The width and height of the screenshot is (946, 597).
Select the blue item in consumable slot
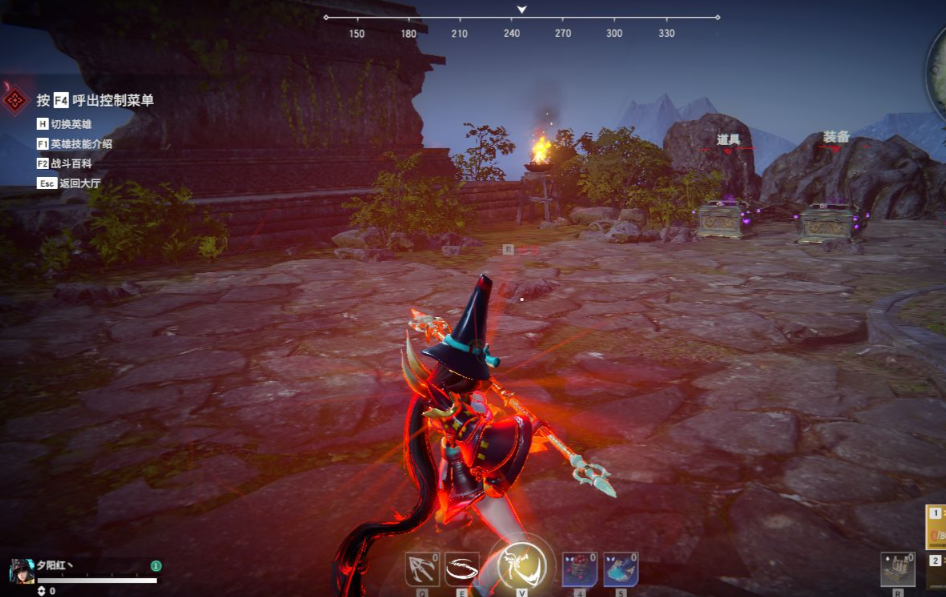[620, 569]
